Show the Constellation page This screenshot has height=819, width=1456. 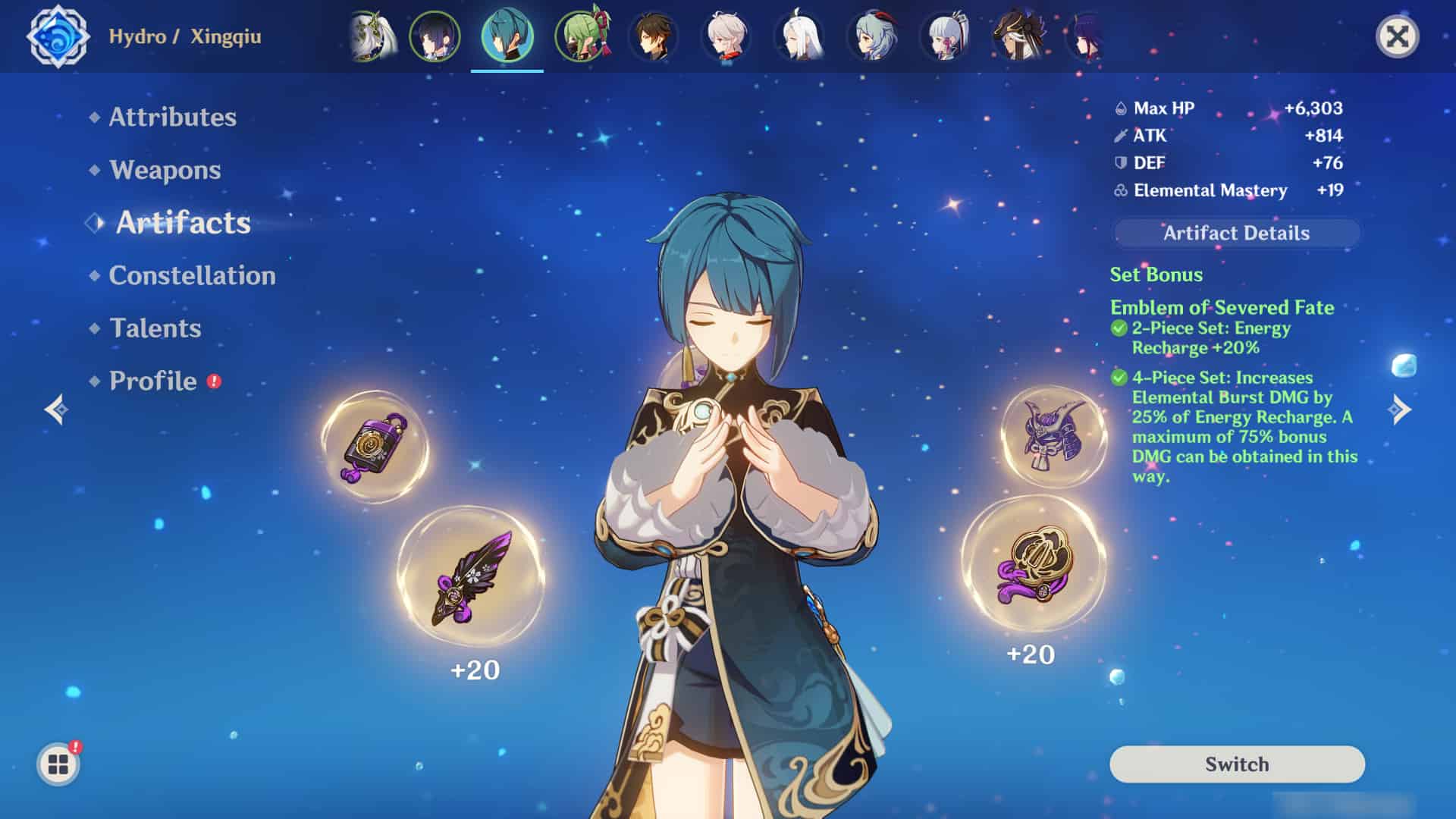[192, 275]
